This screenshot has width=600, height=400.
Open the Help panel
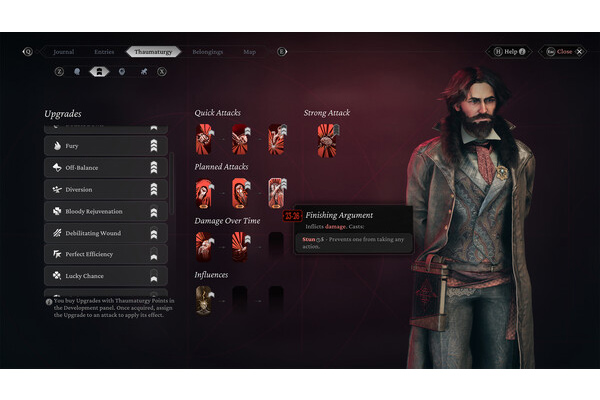pyautogui.click(x=510, y=51)
